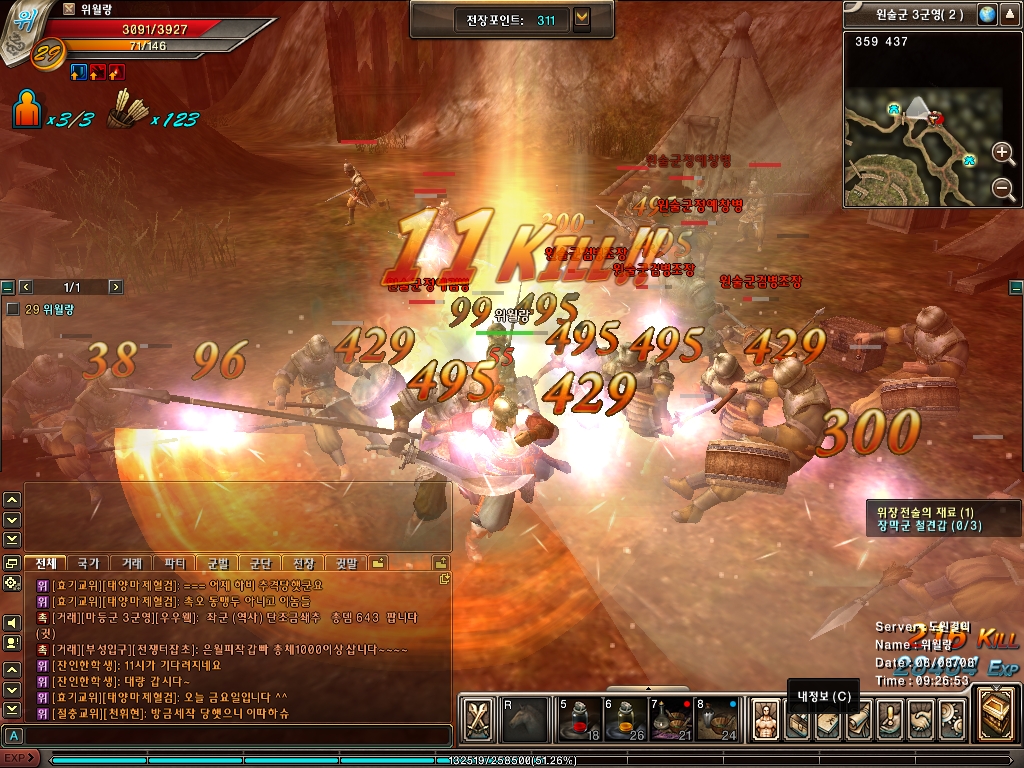Switch to the 거래 chat tab

tap(132, 563)
